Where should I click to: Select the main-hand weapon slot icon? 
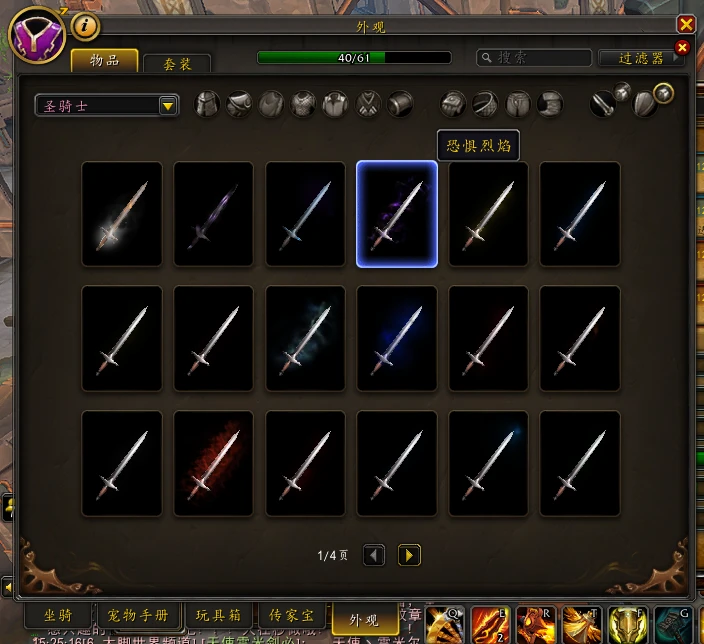point(602,104)
